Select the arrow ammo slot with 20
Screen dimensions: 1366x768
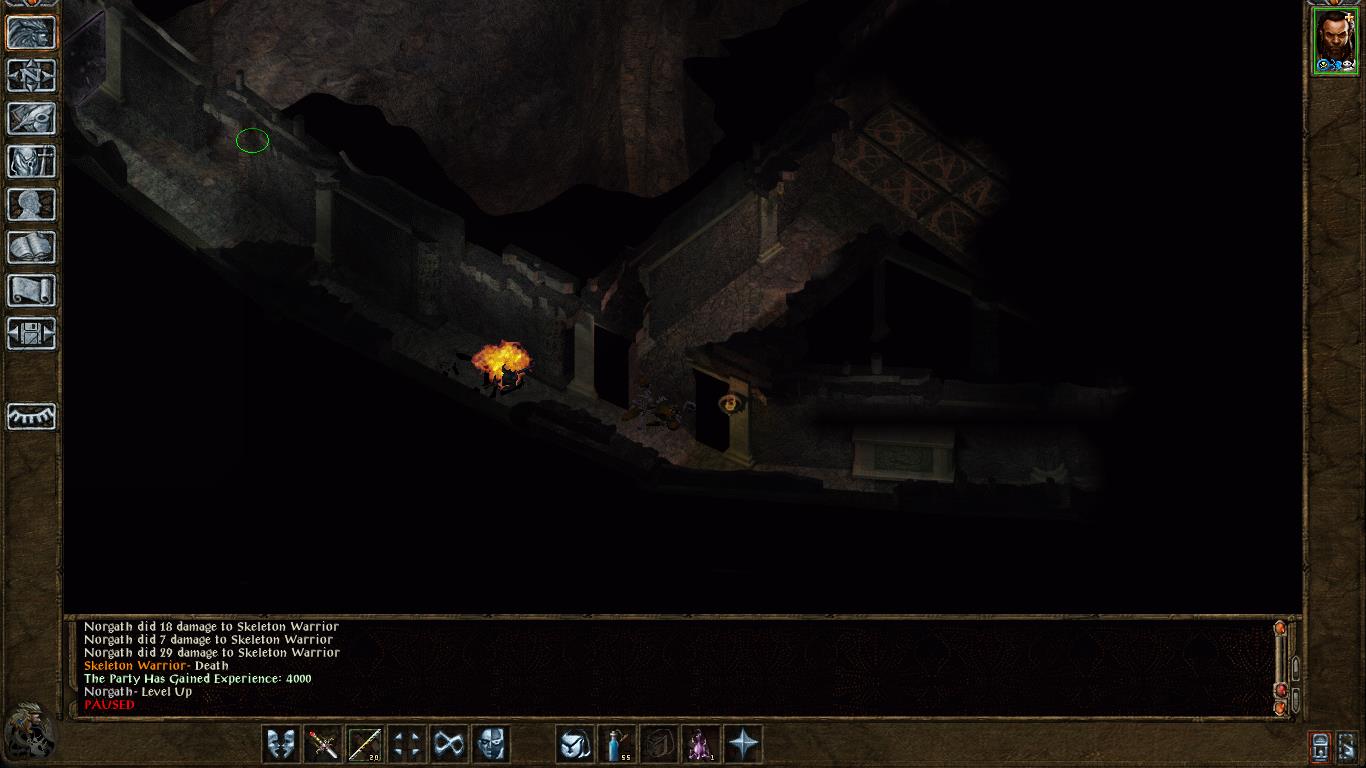point(365,744)
